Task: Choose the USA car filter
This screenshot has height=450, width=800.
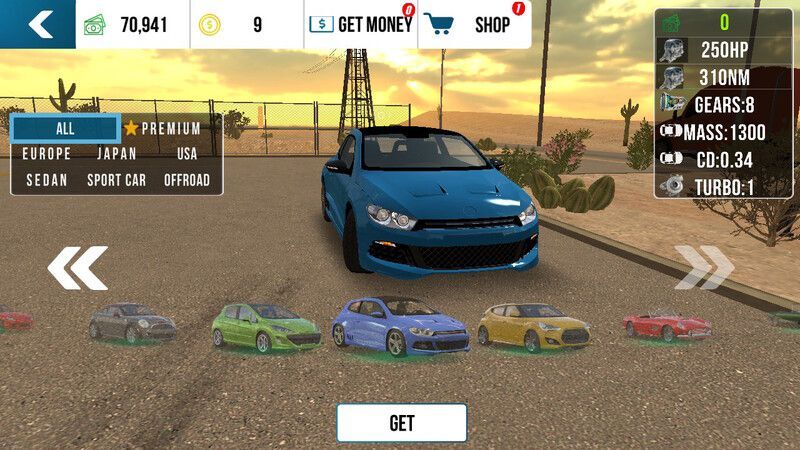Action: (x=187, y=154)
